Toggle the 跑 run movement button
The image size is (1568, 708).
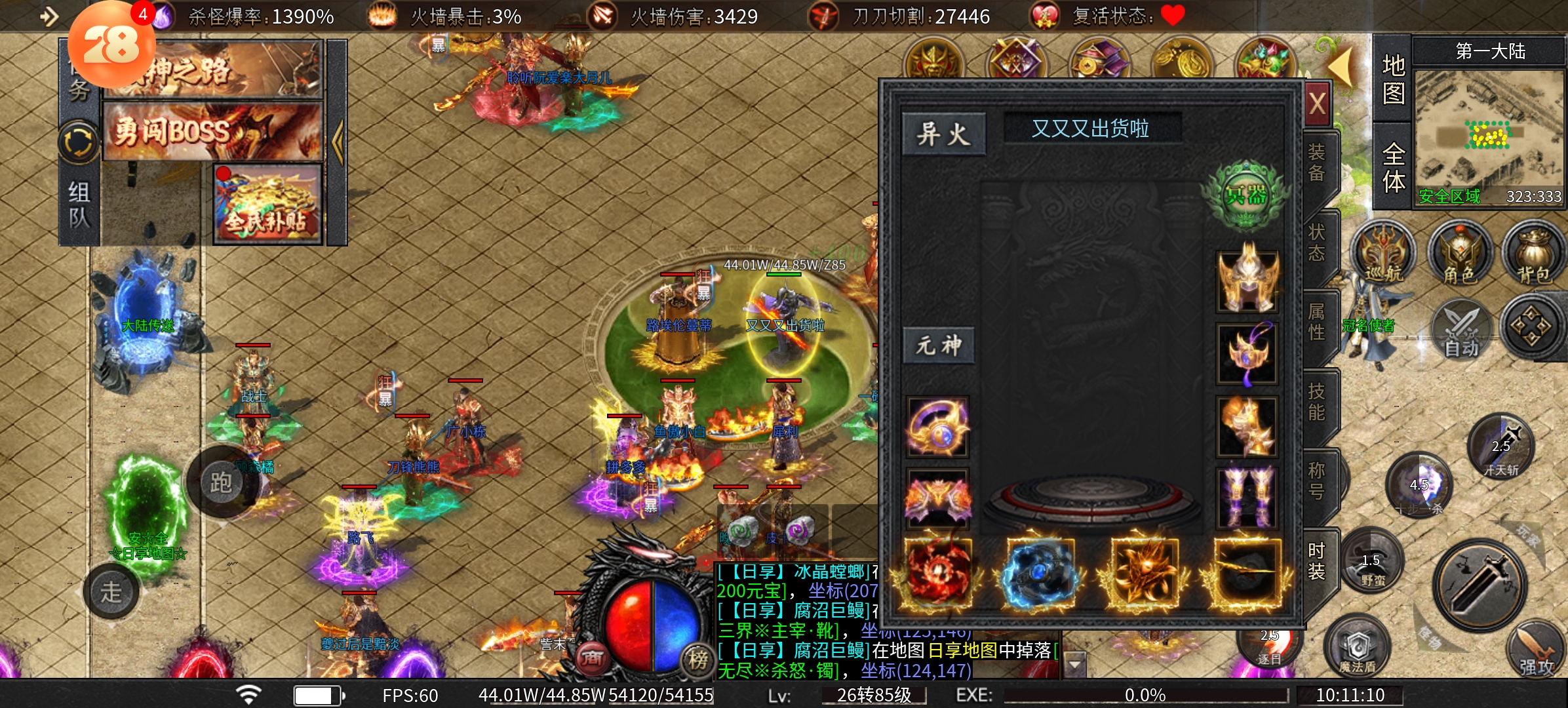(221, 483)
